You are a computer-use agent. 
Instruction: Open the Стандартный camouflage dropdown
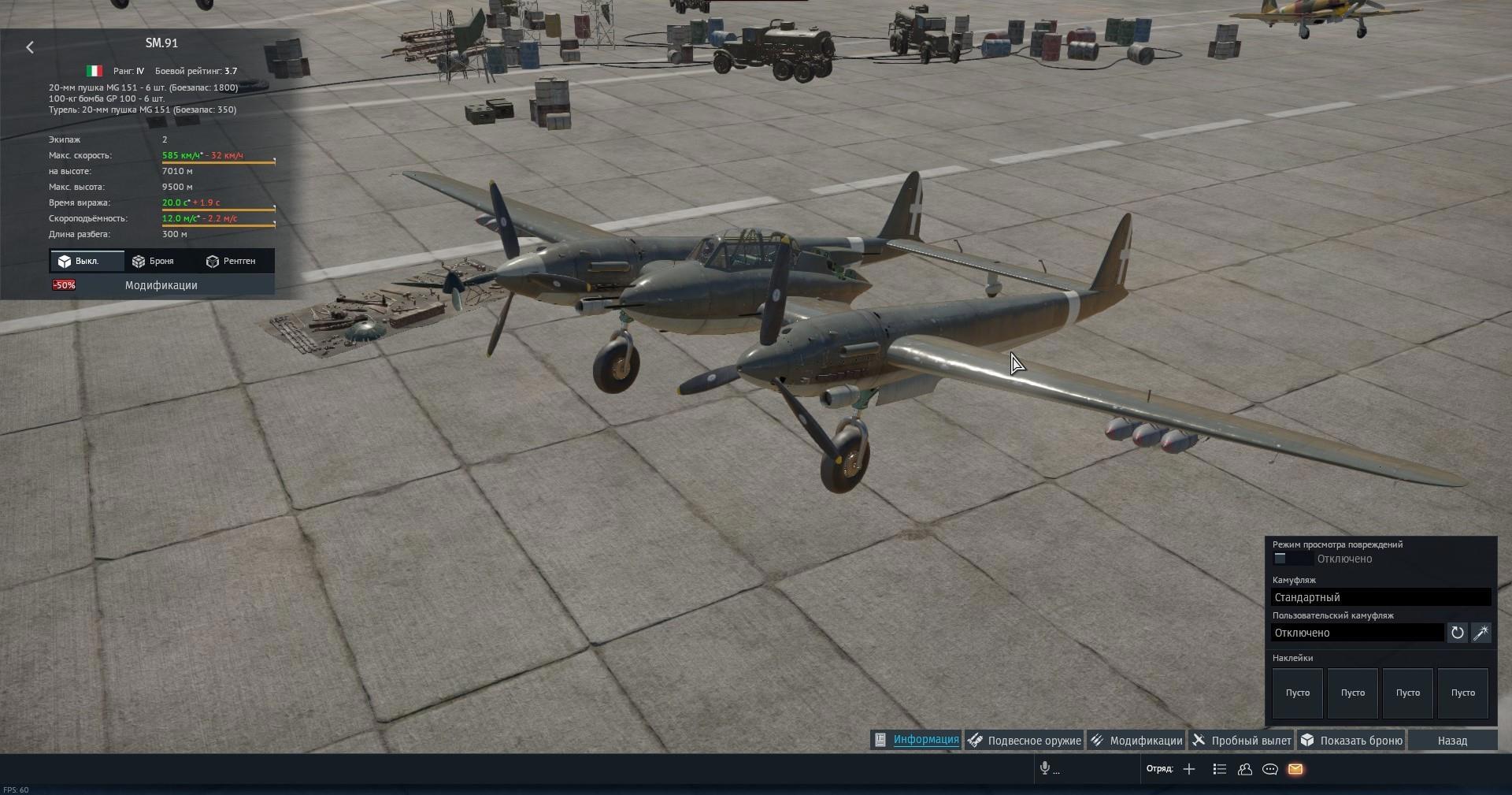1380,597
